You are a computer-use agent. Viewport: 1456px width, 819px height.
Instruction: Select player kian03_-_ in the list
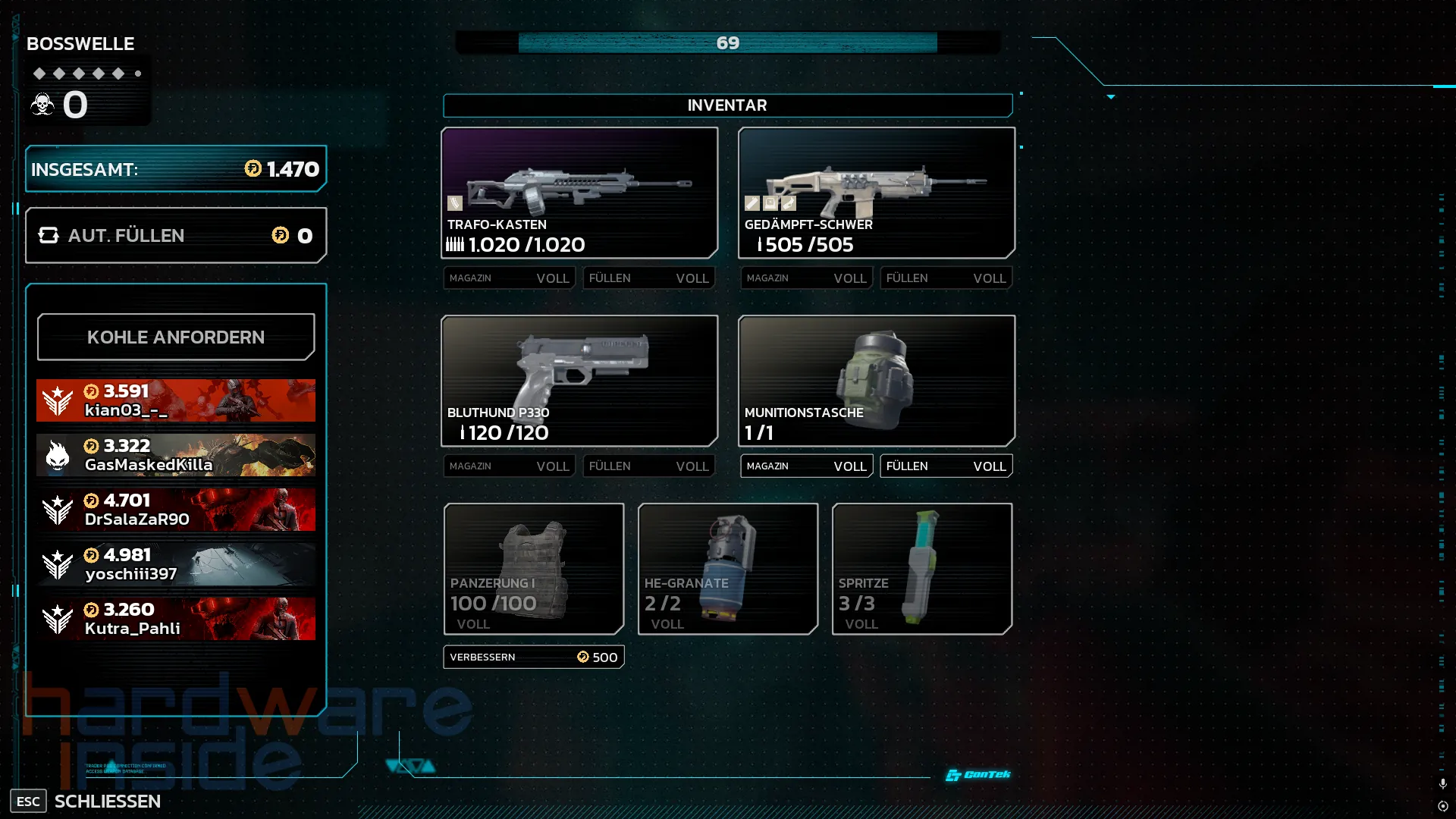tap(175, 400)
